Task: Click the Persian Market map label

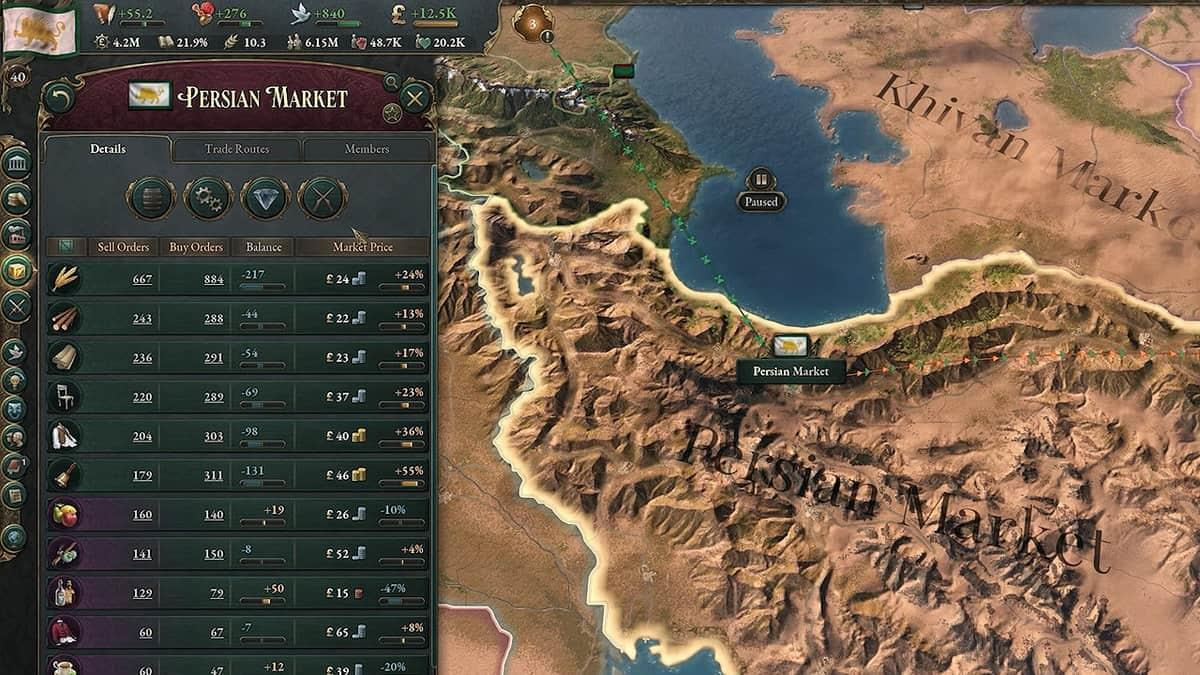Action: tap(791, 371)
